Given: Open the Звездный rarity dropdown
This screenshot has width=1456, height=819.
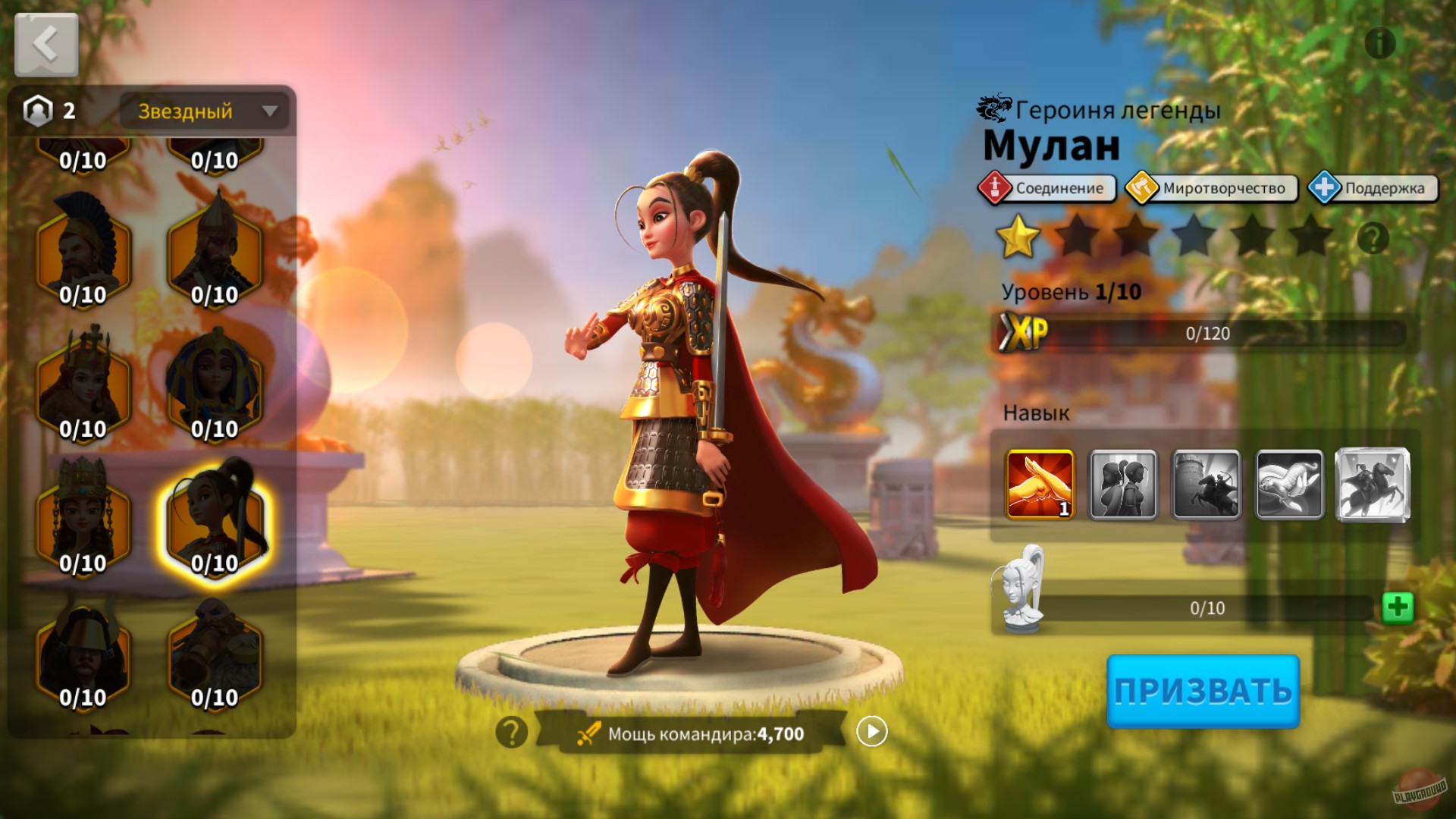Looking at the screenshot, I should click(203, 111).
